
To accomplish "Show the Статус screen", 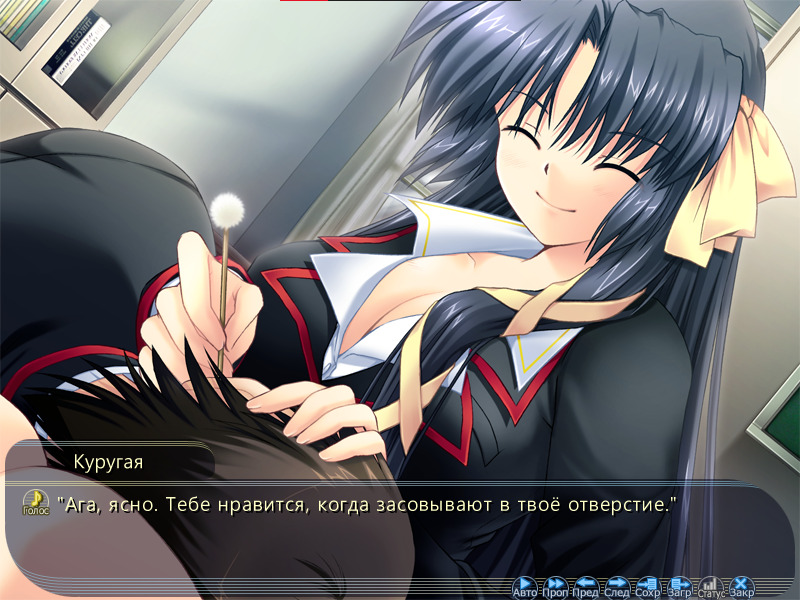I will pos(711,586).
